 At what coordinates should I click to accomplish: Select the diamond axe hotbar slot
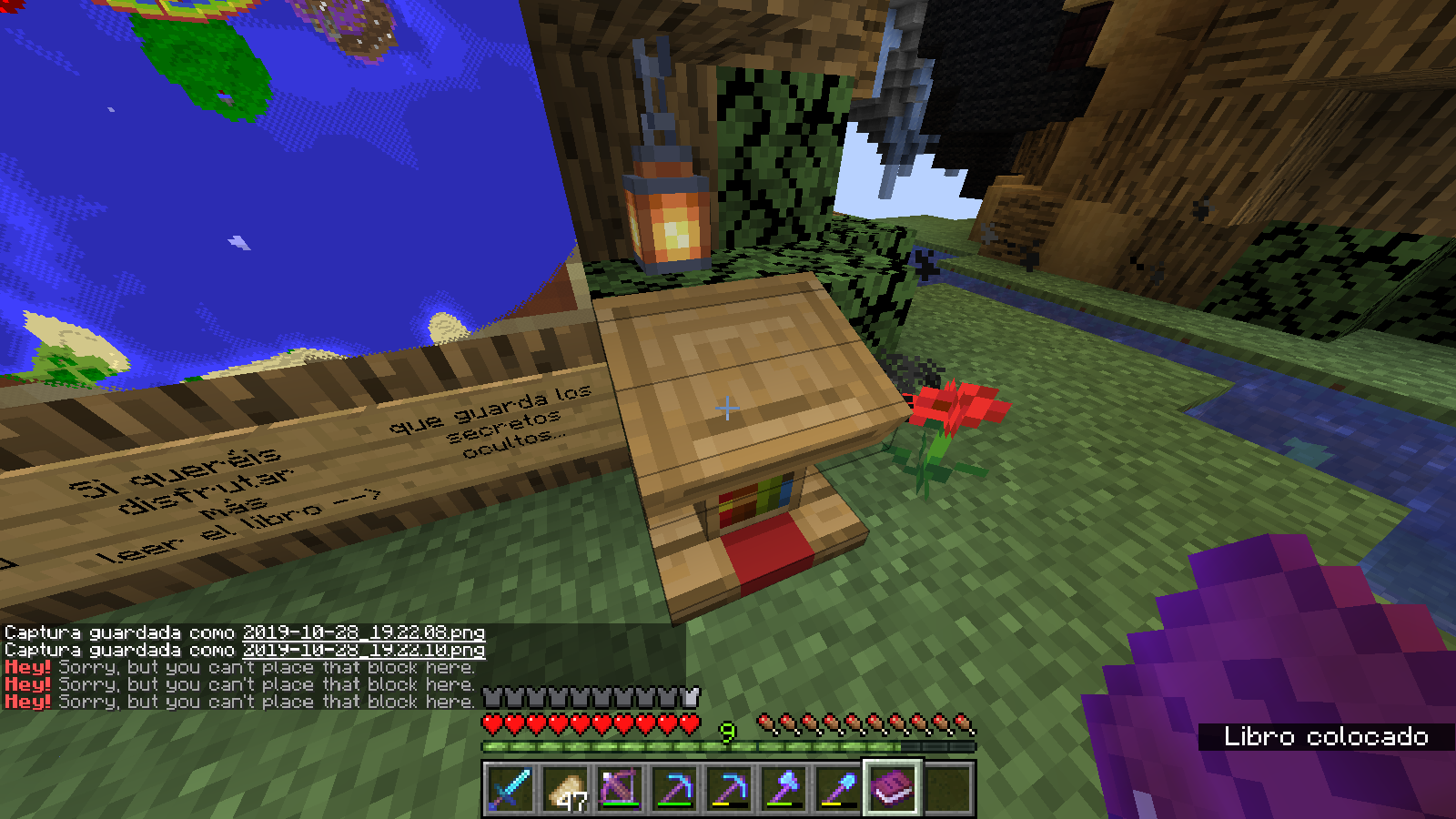point(784,788)
